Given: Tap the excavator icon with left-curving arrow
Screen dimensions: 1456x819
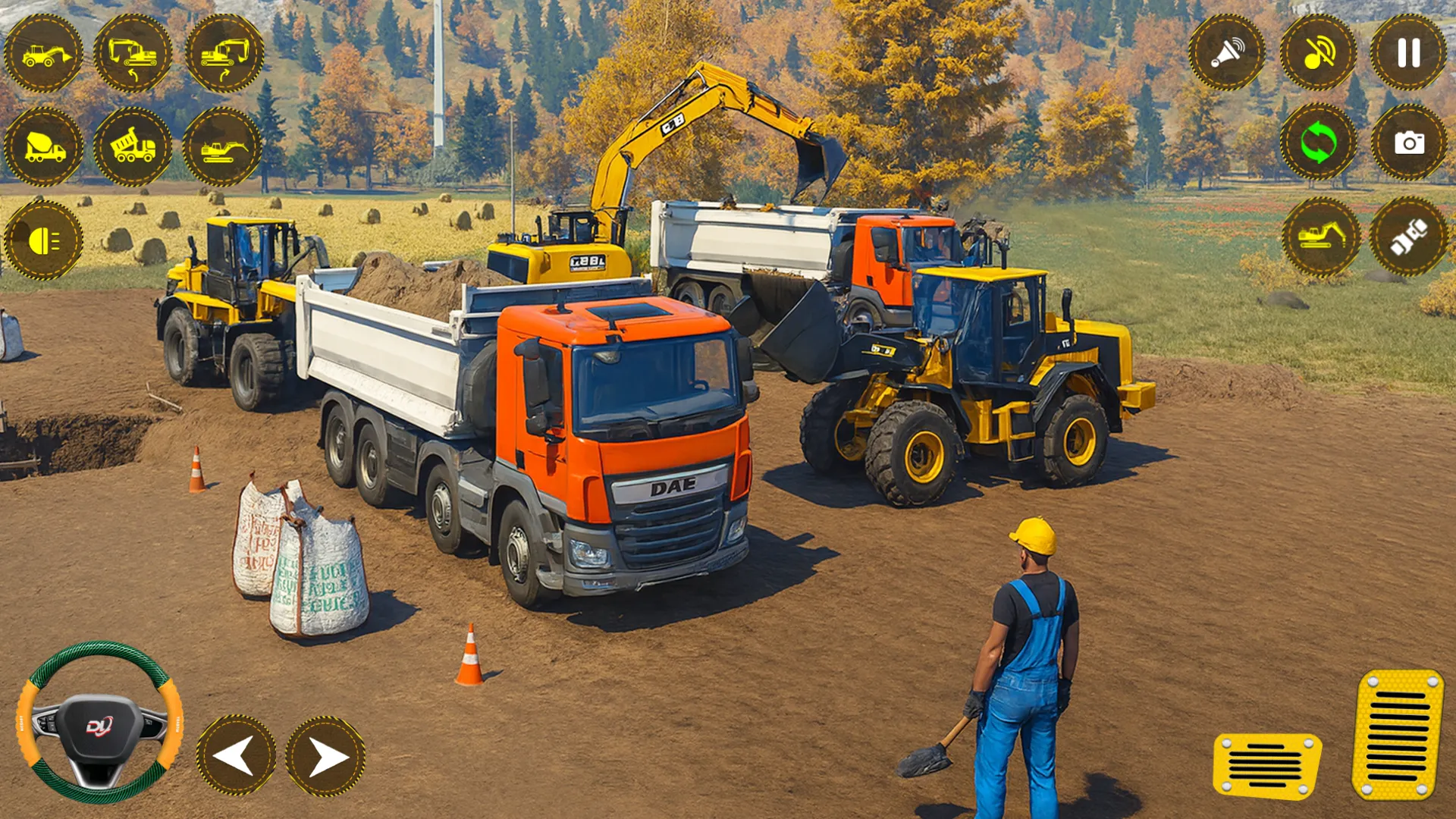Looking at the screenshot, I should (x=133, y=53).
